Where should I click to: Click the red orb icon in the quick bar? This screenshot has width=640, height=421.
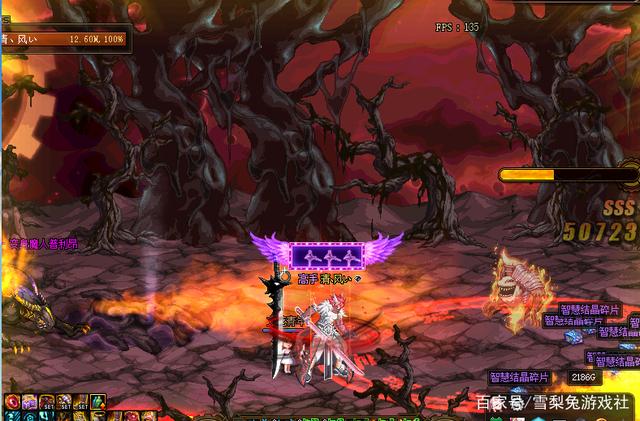pyautogui.click(x=12, y=402)
